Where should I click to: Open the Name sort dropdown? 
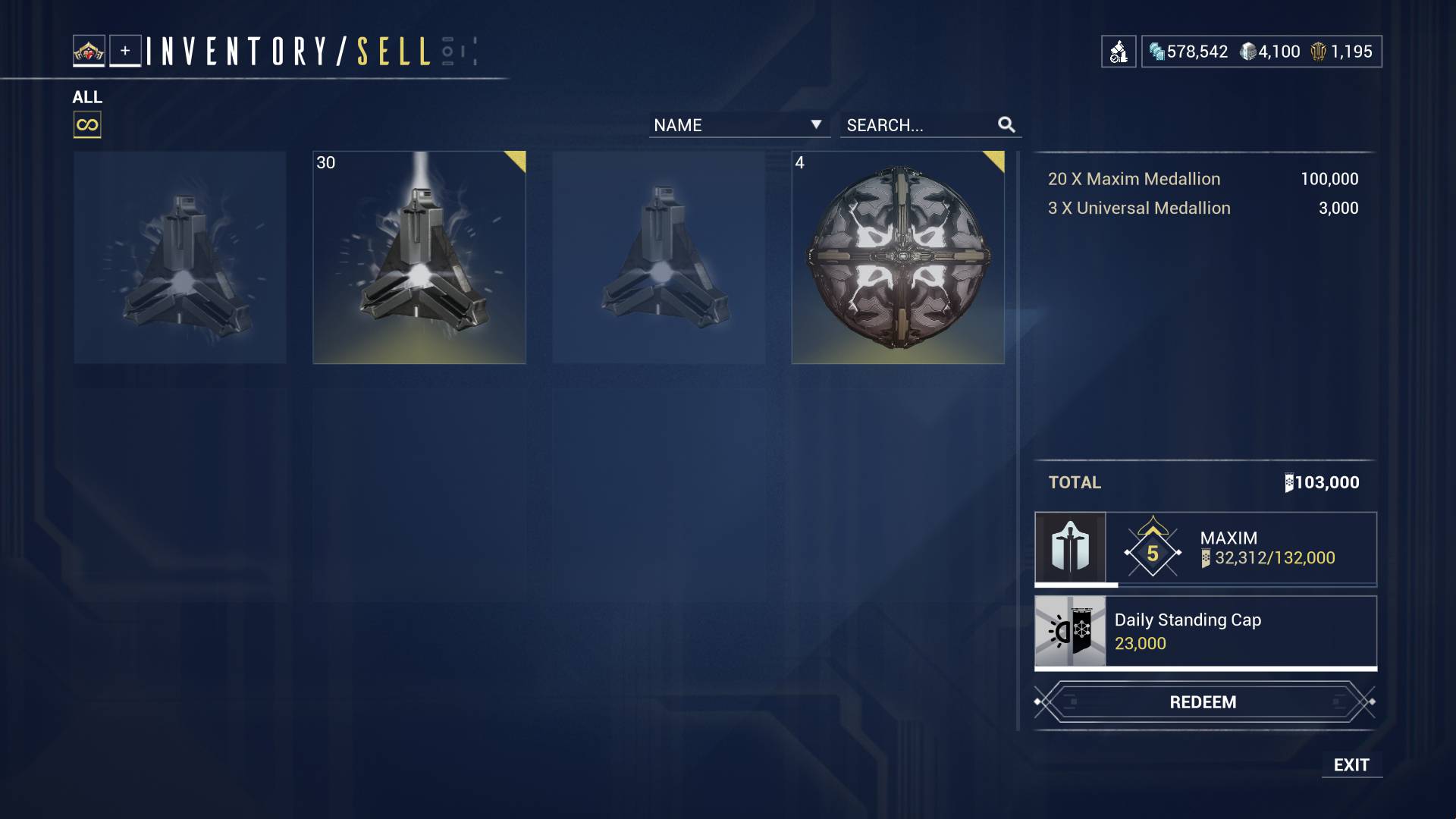point(739,125)
